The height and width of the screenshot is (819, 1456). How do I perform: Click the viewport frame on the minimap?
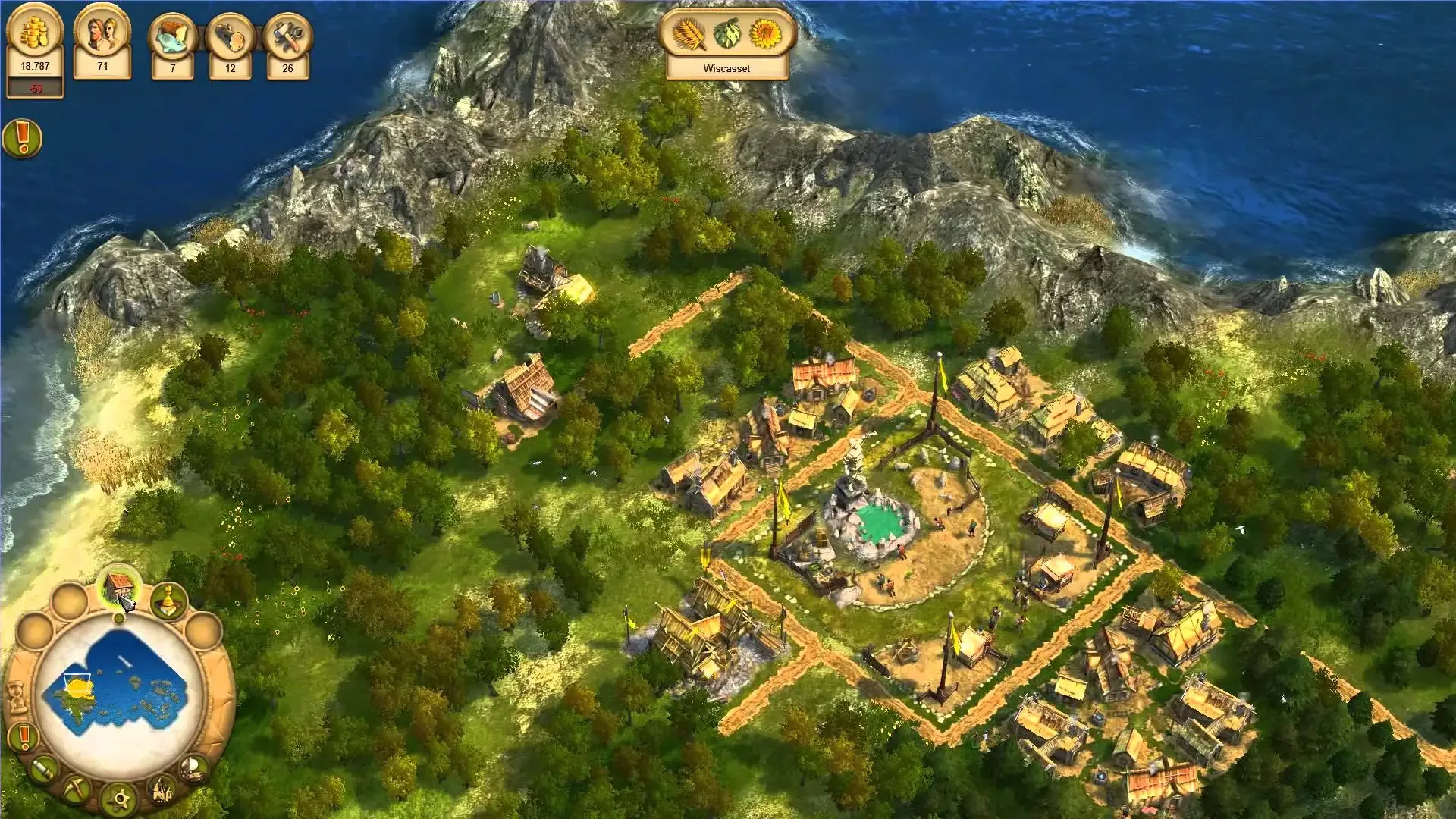coord(77,680)
